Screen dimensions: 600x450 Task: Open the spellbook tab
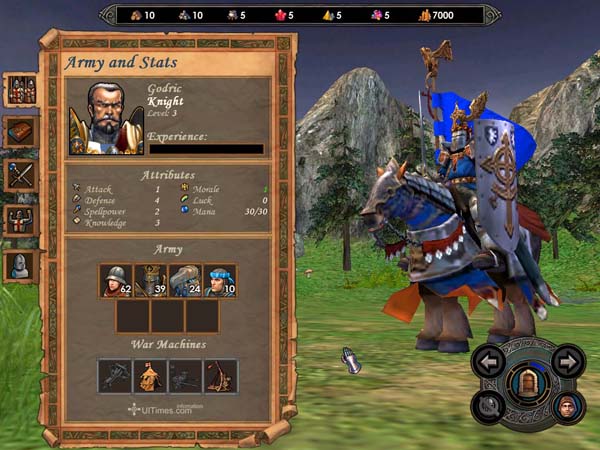[x=21, y=131]
